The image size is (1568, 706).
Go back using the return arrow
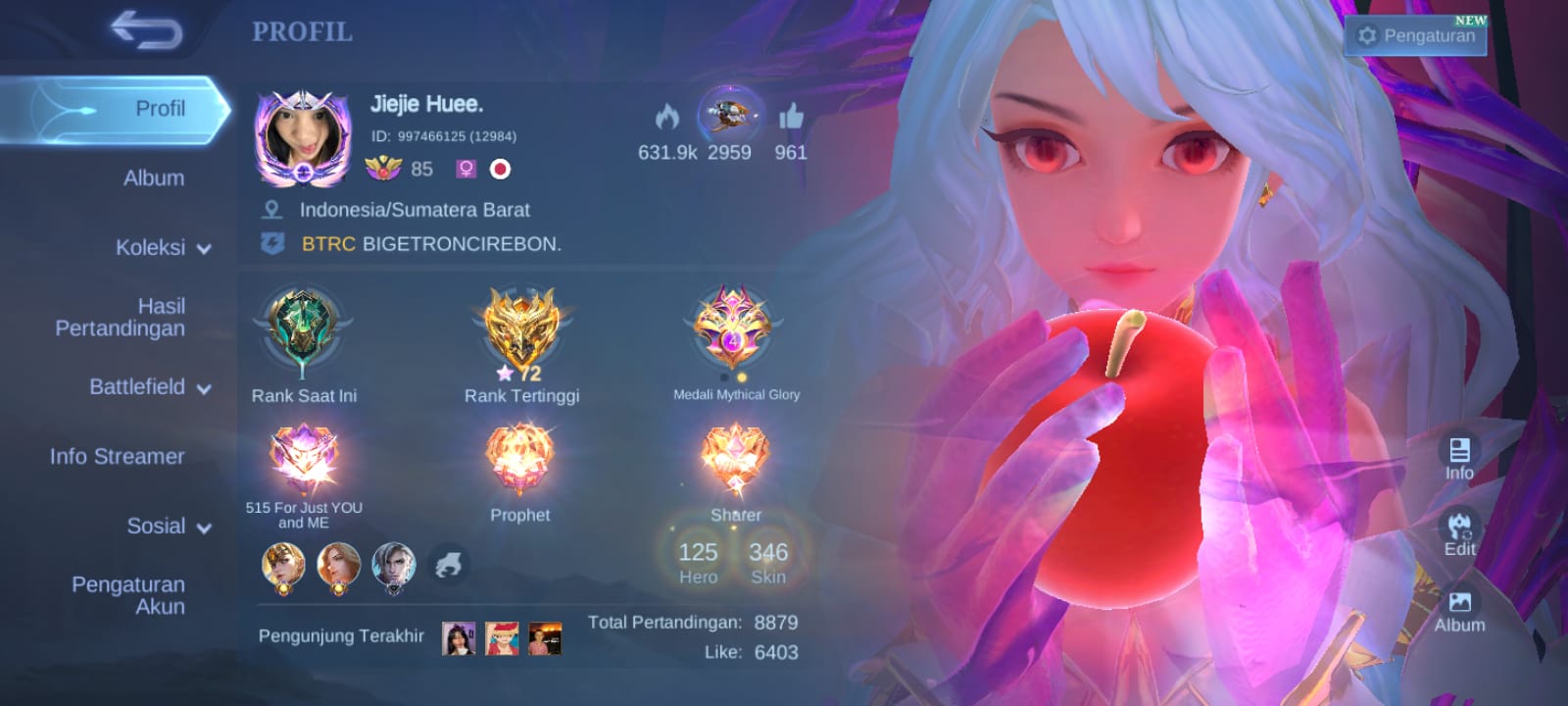(147, 30)
